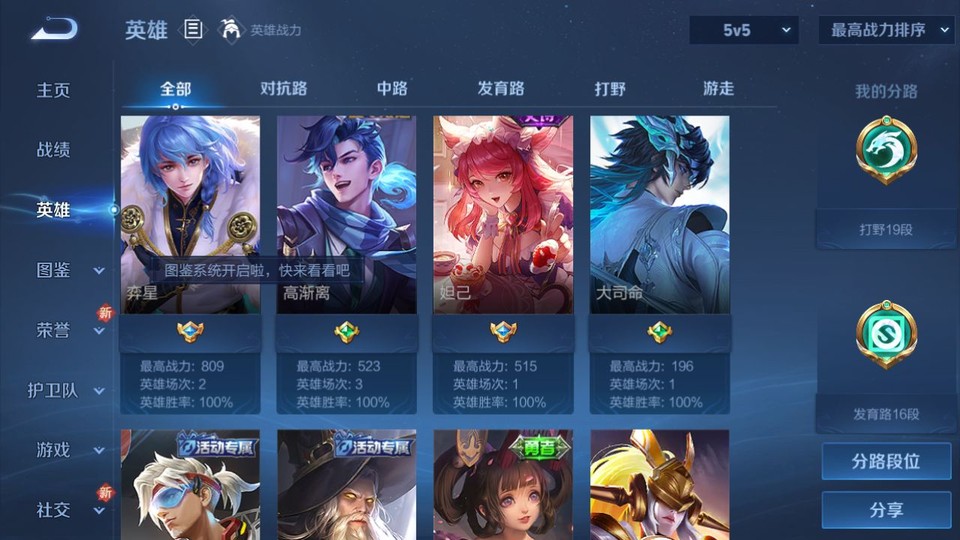Switch to the 游走 tab
Viewport: 960px width, 540px height.
click(x=718, y=89)
